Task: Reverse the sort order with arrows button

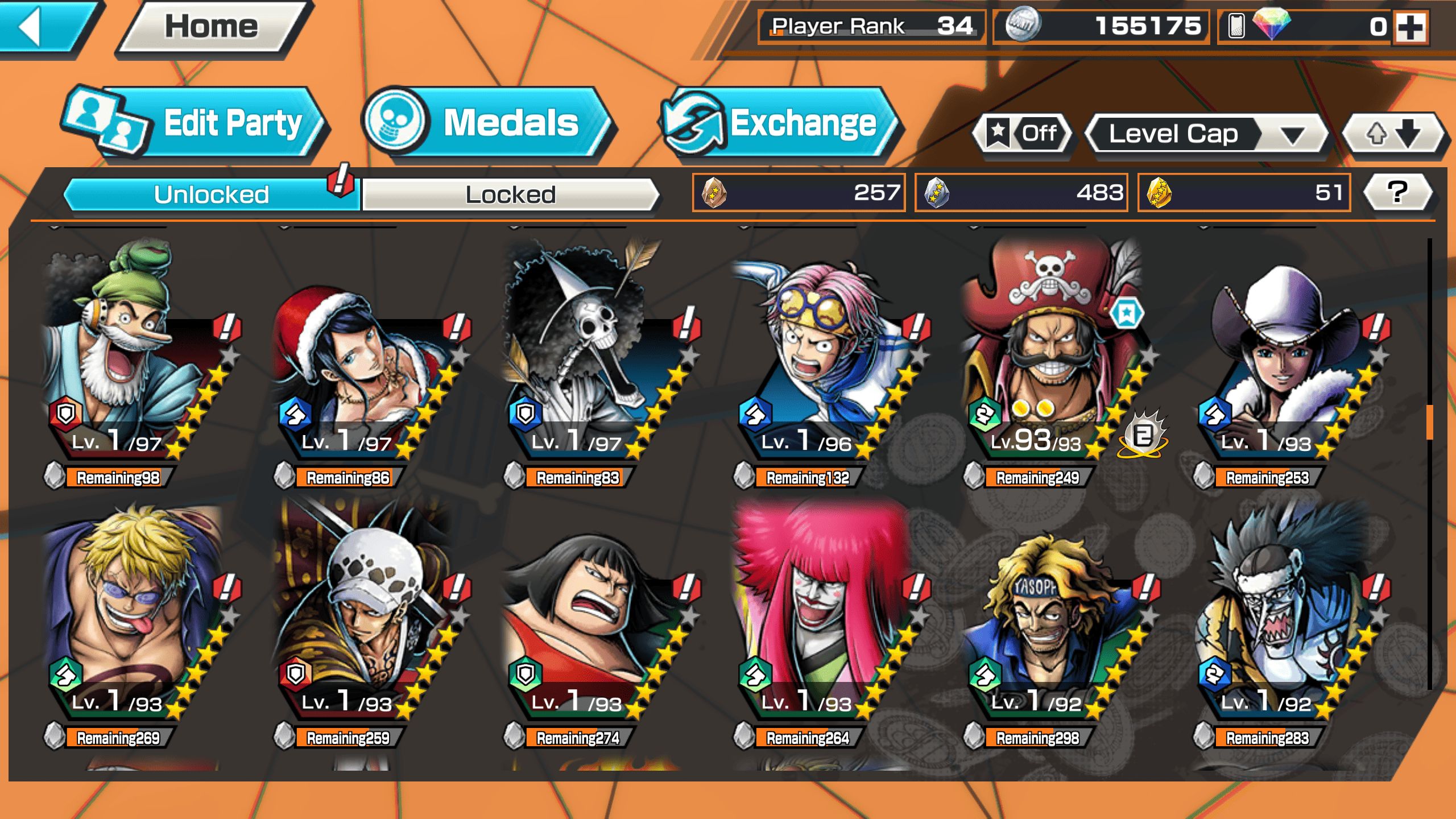Action: [x=1392, y=134]
